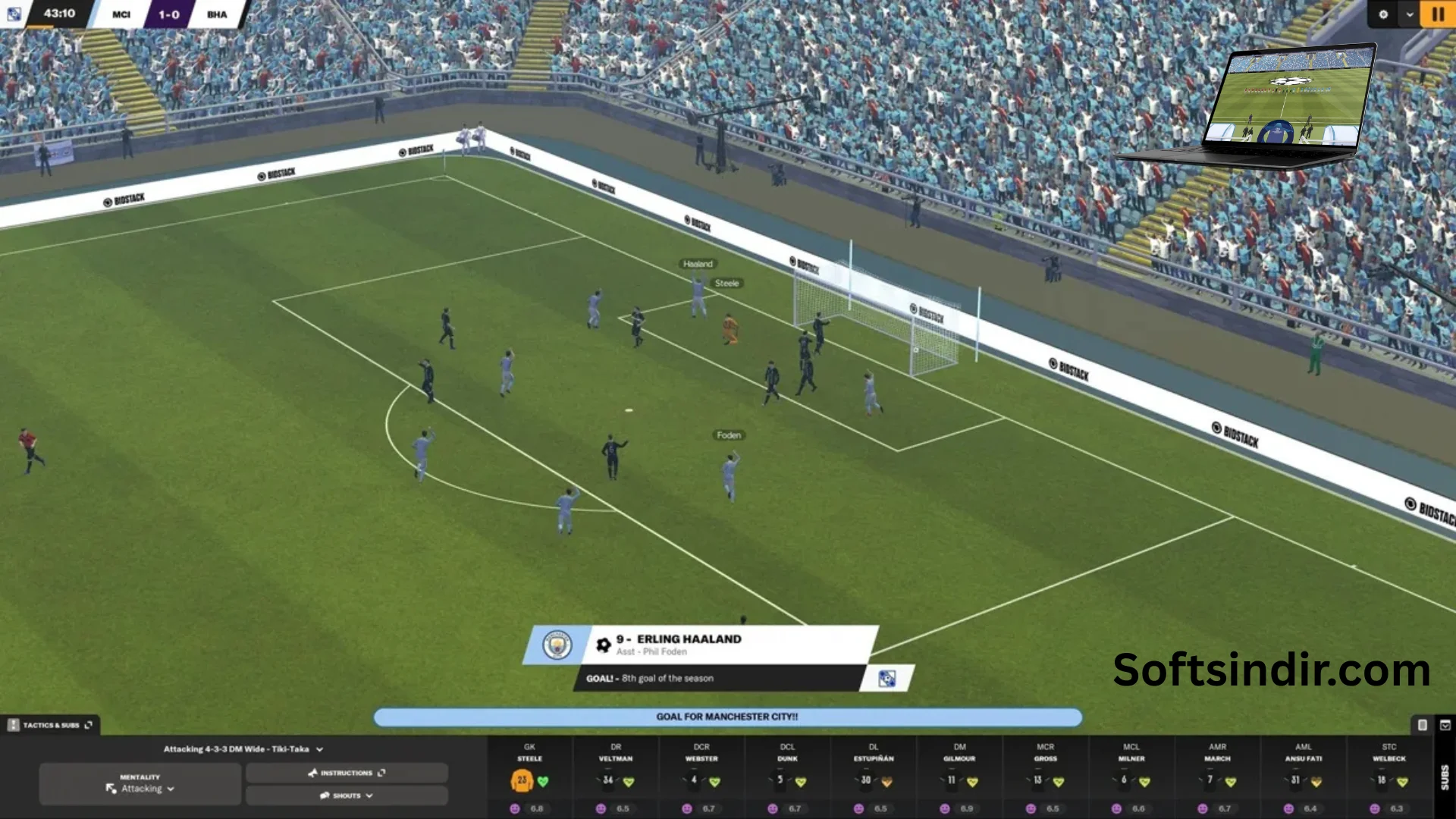The image size is (1456, 819).
Task: Pause the match with the orange button
Action: click(1438, 14)
